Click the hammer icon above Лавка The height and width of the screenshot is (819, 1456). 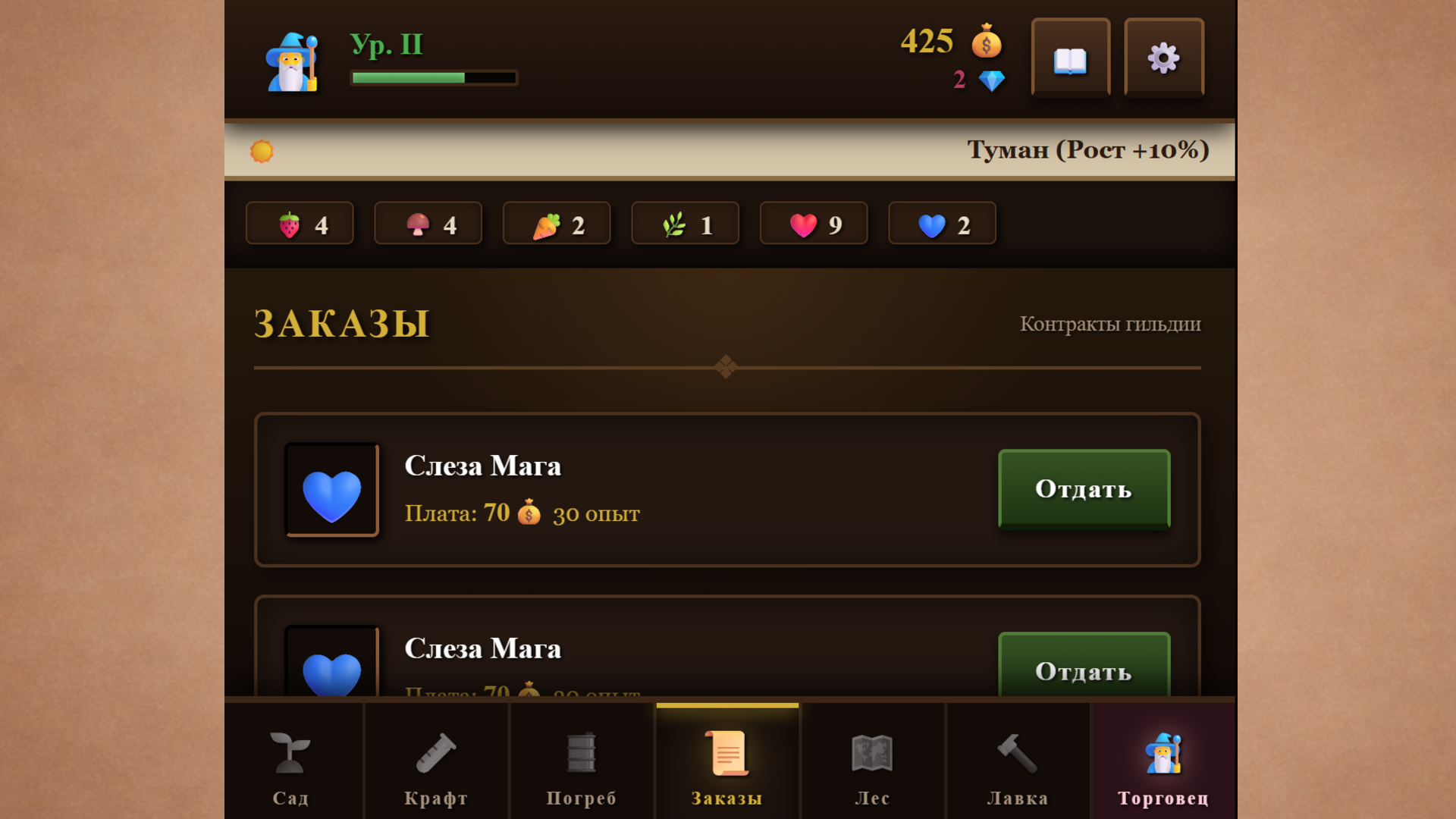click(1018, 753)
